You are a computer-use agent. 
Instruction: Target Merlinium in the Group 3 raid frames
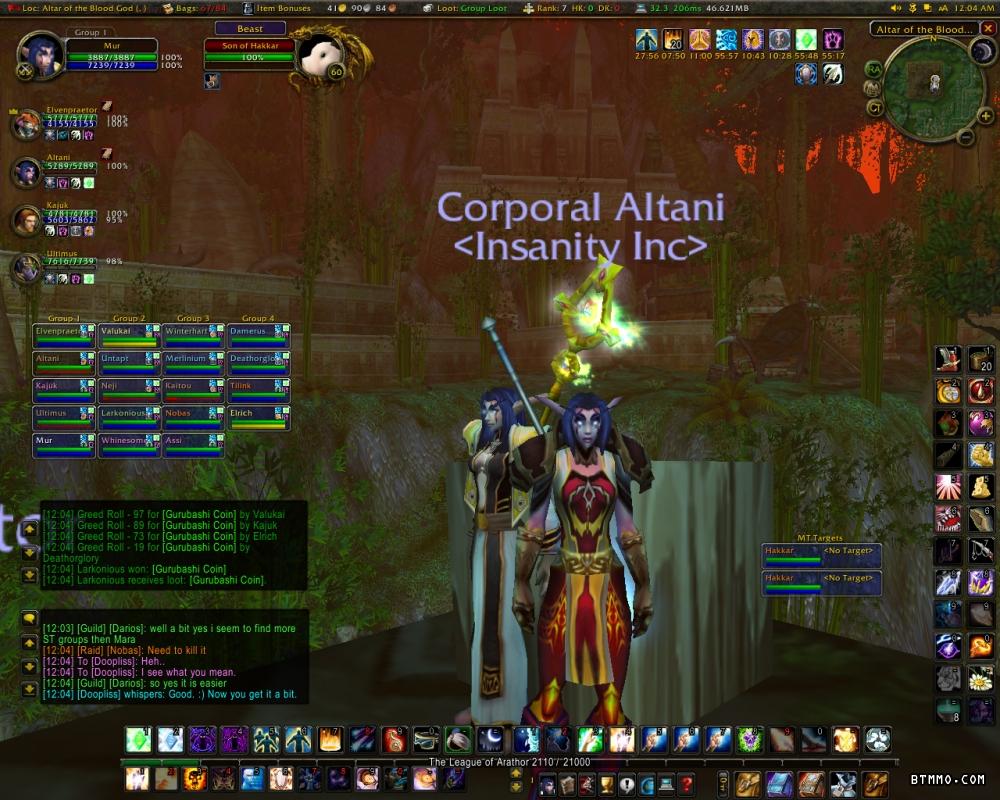(193, 361)
